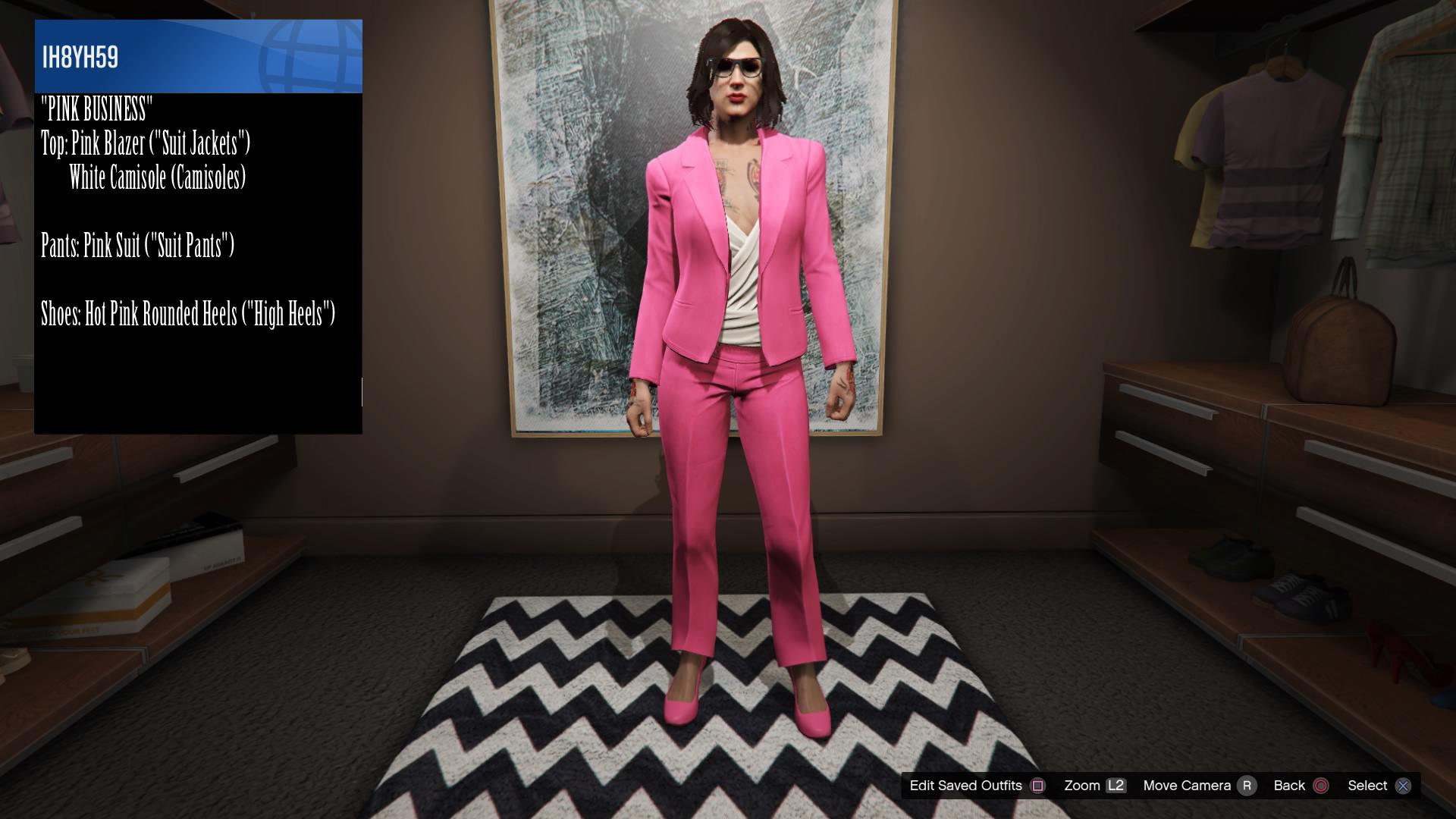Click the Select text label
1456x819 pixels.
tap(1367, 786)
